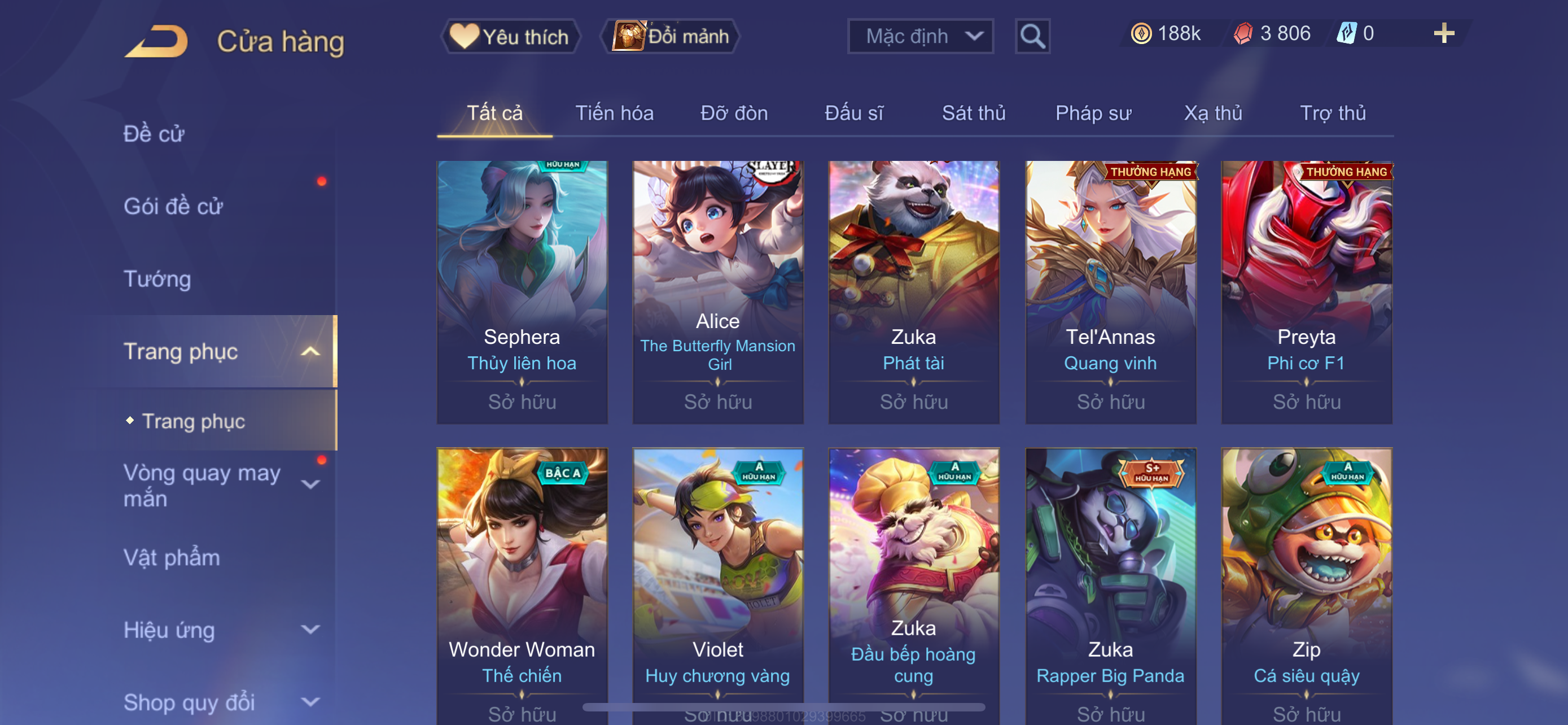Image resolution: width=1568 pixels, height=725 pixels.
Task: Expand the Mặc định sort dropdown
Action: pos(919,37)
